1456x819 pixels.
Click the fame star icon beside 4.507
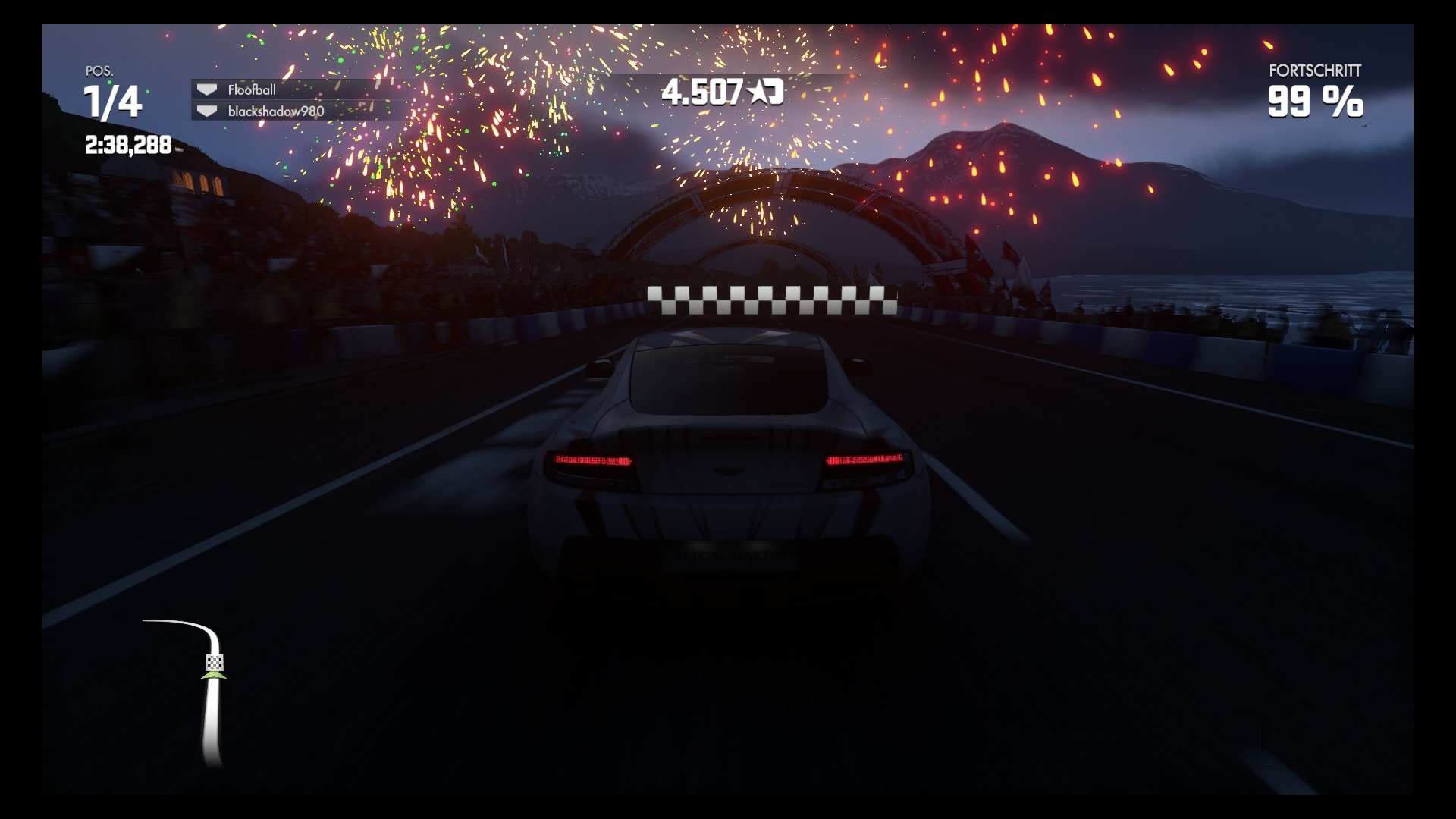[x=758, y=91]
